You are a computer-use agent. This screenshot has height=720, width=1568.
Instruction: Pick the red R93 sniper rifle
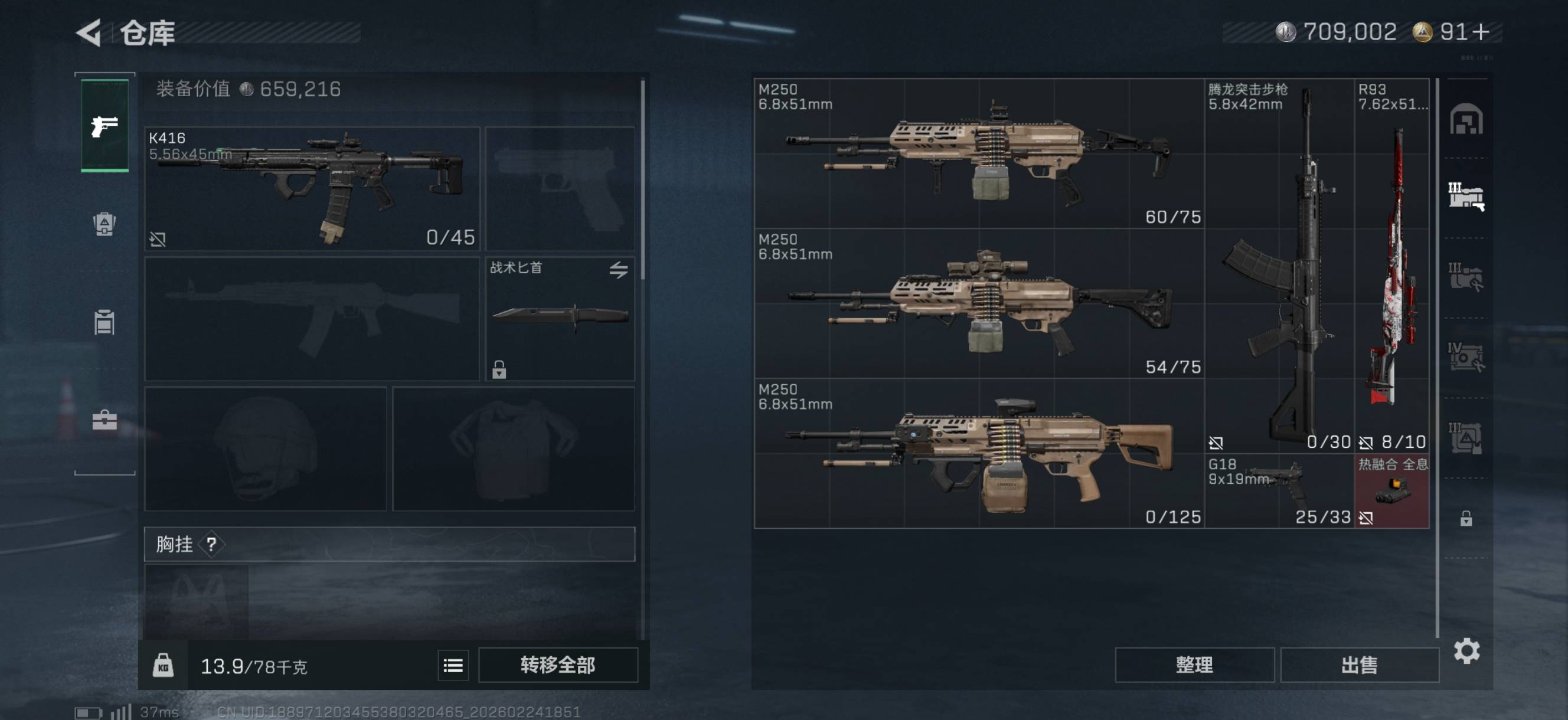coord(1391,266)
